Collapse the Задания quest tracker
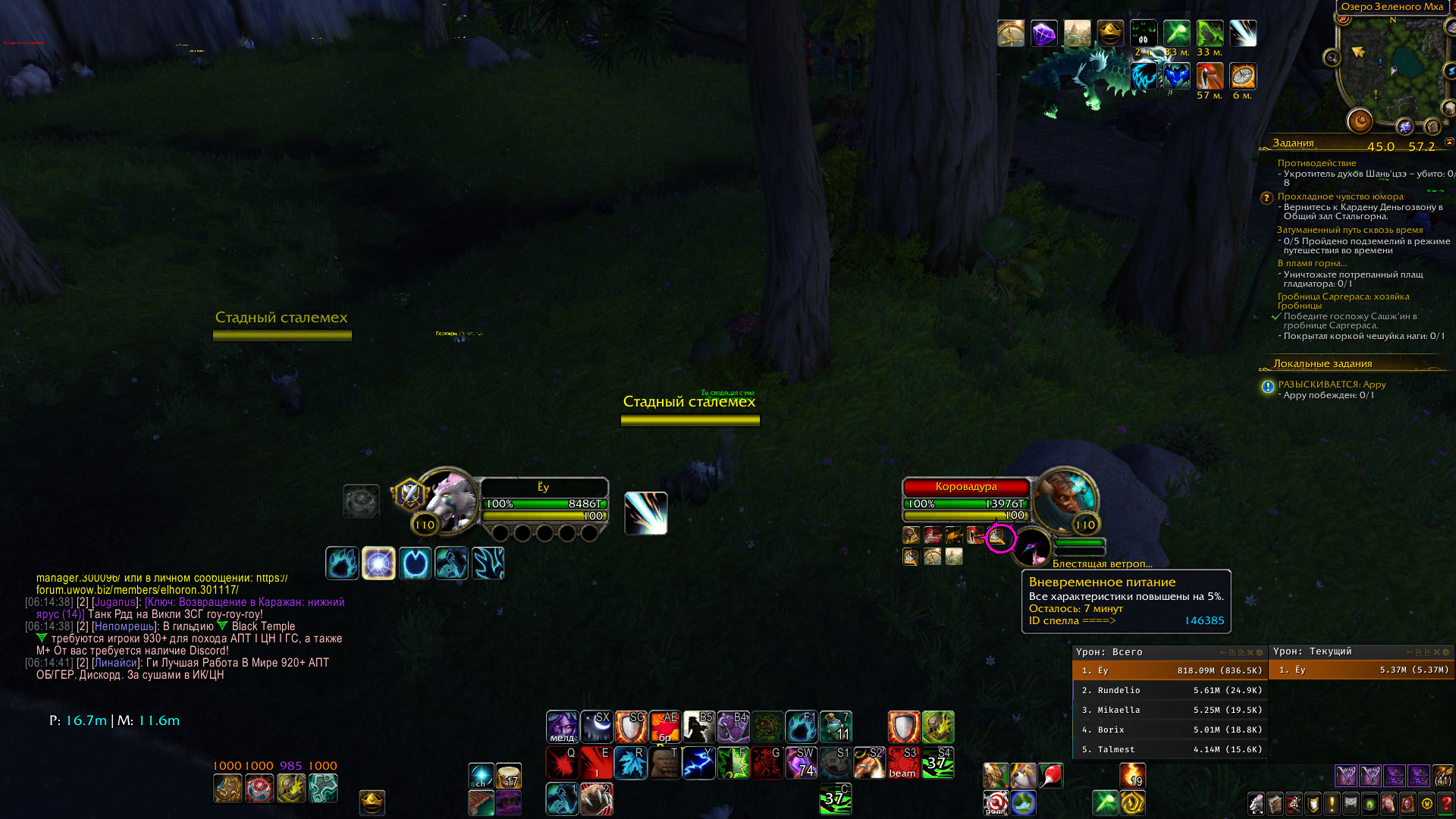 1448,143
